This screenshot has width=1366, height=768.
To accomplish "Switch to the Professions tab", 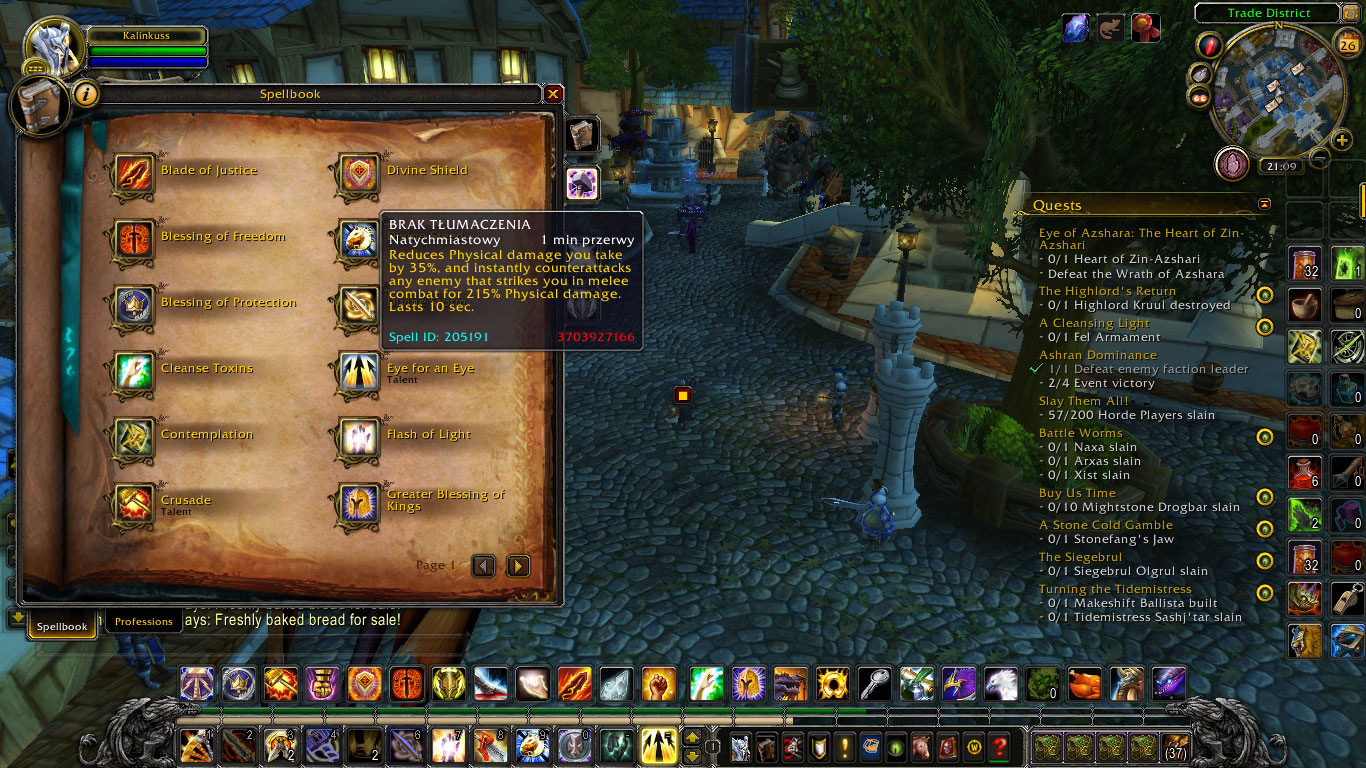I will [143, 621].
